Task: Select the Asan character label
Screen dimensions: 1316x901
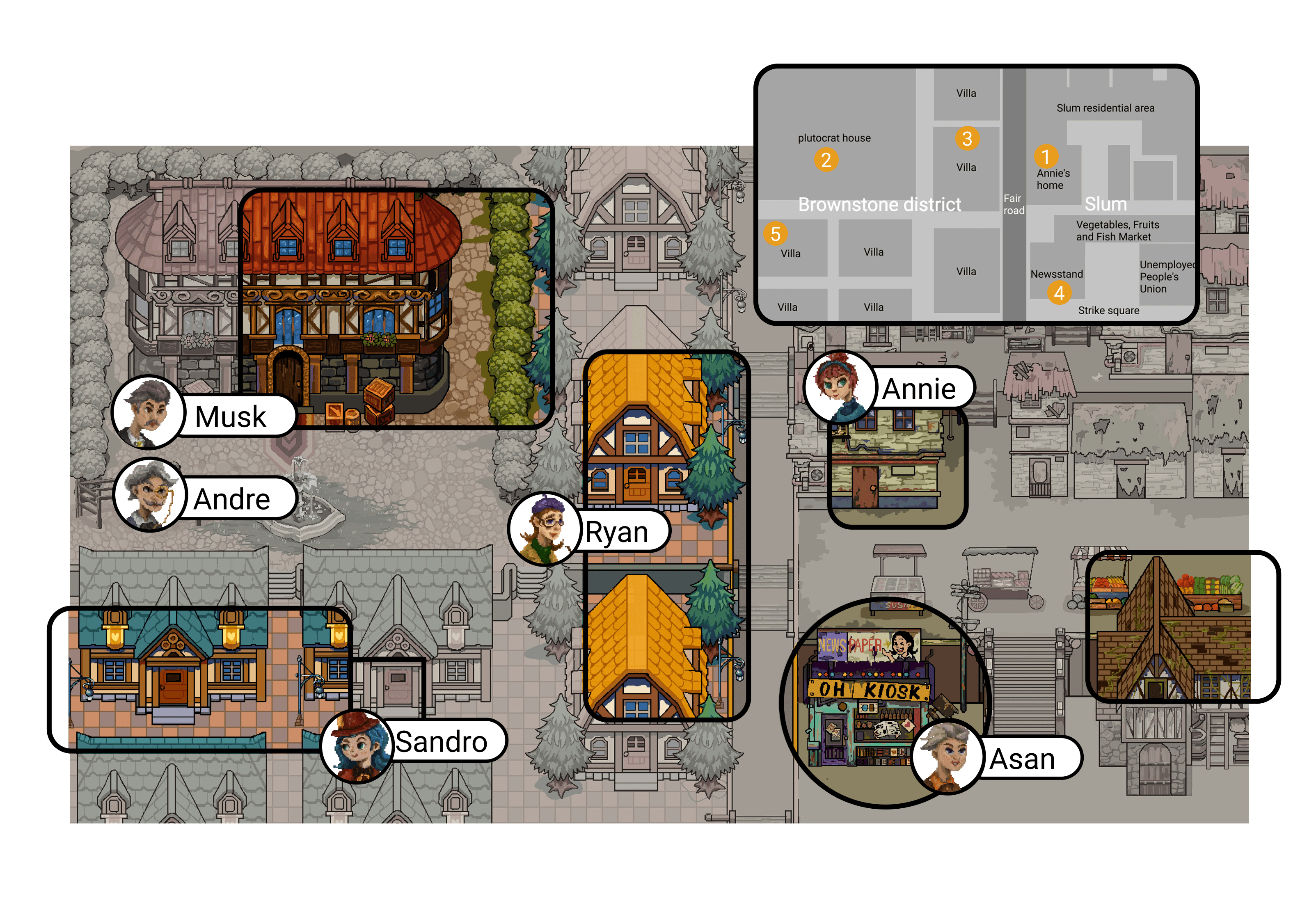Action: click(x=1023, y=759)
